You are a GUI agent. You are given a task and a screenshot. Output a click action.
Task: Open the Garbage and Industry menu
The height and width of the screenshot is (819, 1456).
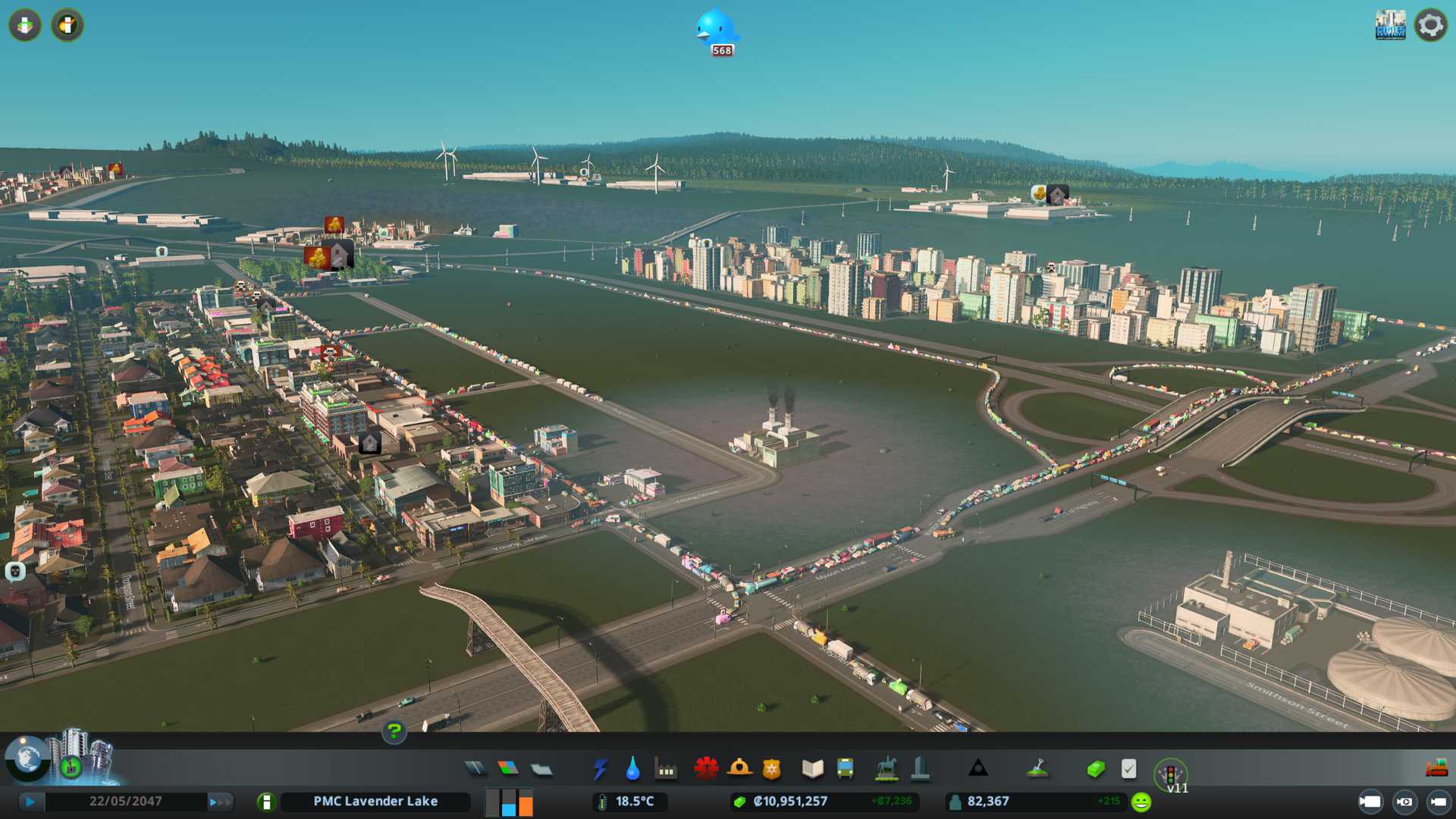pos(666,770)
